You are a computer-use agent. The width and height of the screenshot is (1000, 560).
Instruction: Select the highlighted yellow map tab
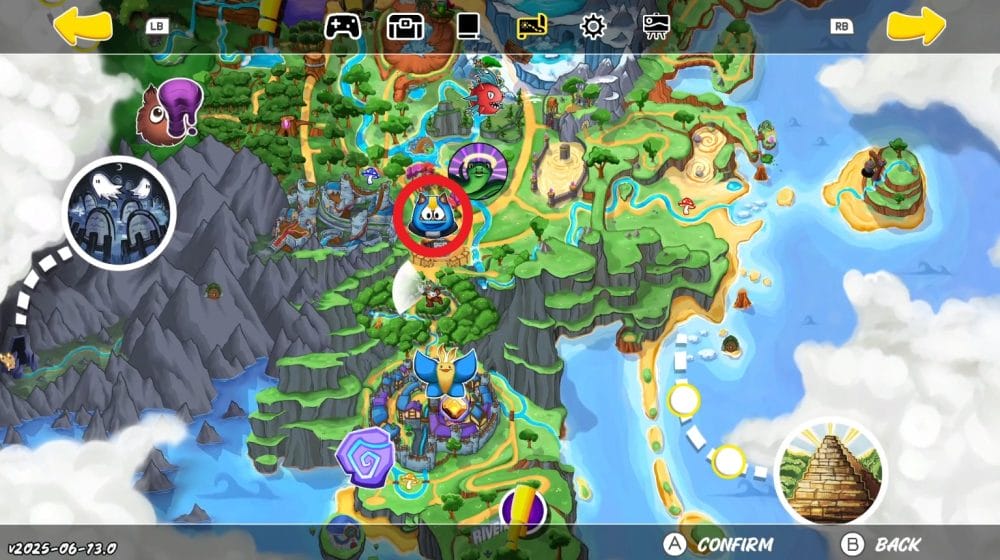pyautogui.click(x=532, y=26)
